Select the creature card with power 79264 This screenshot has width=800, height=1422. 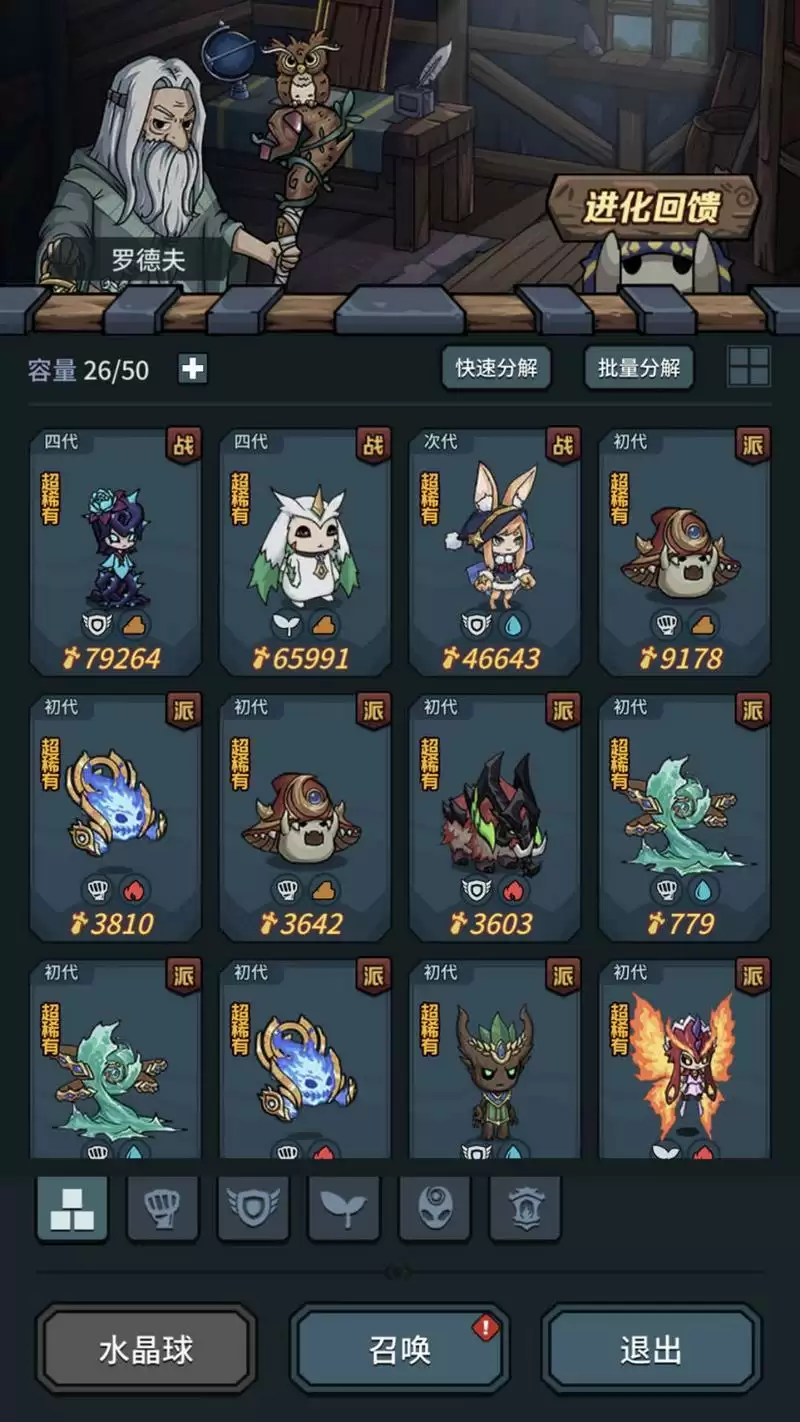point(116,552)
